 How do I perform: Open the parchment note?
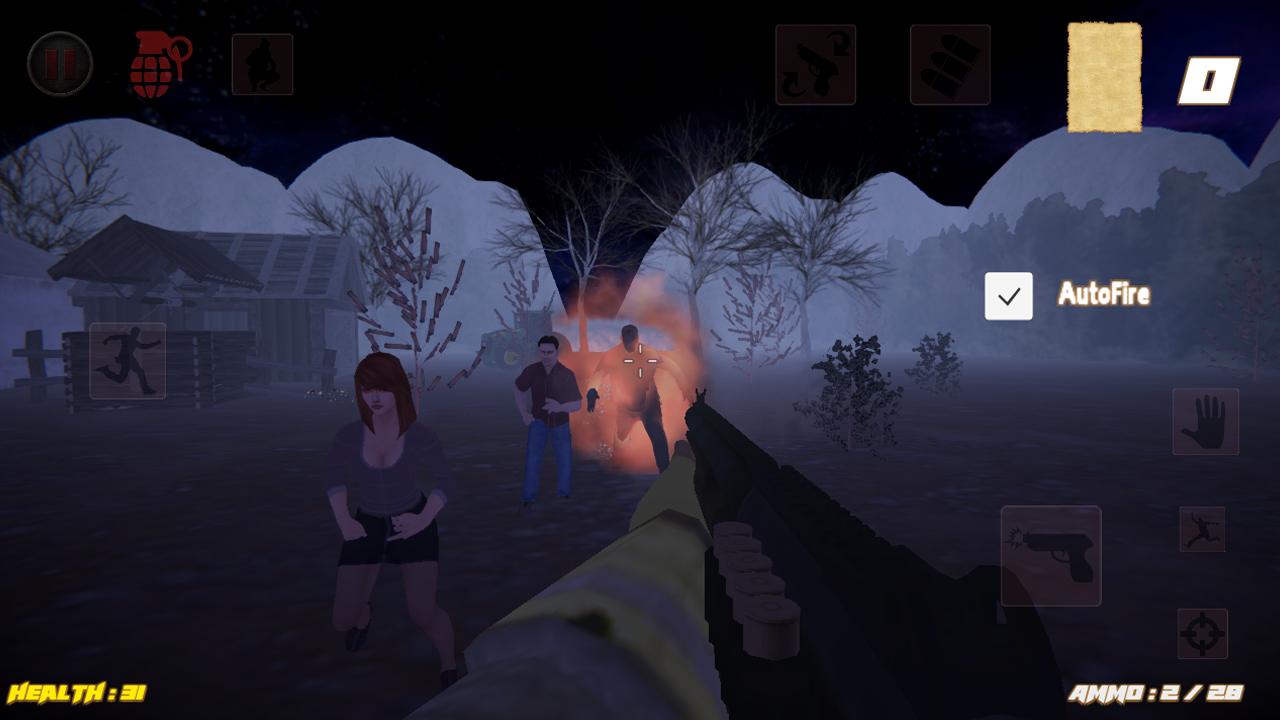(1104, 77)
